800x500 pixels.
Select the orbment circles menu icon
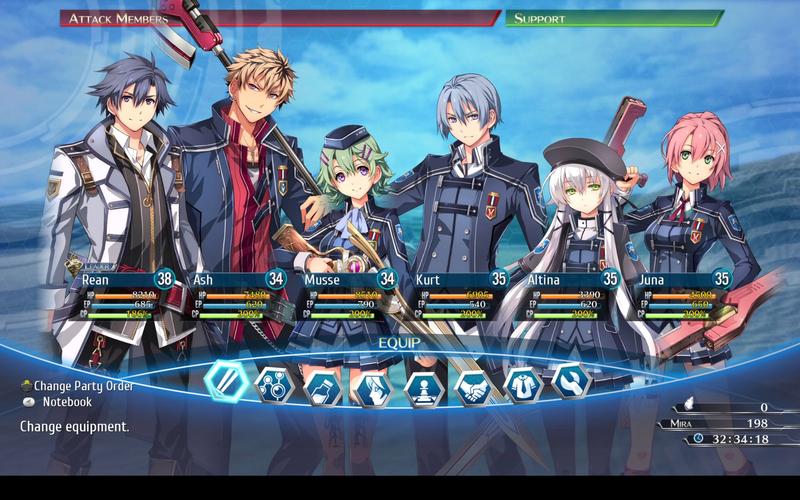[x=273, y=384]
